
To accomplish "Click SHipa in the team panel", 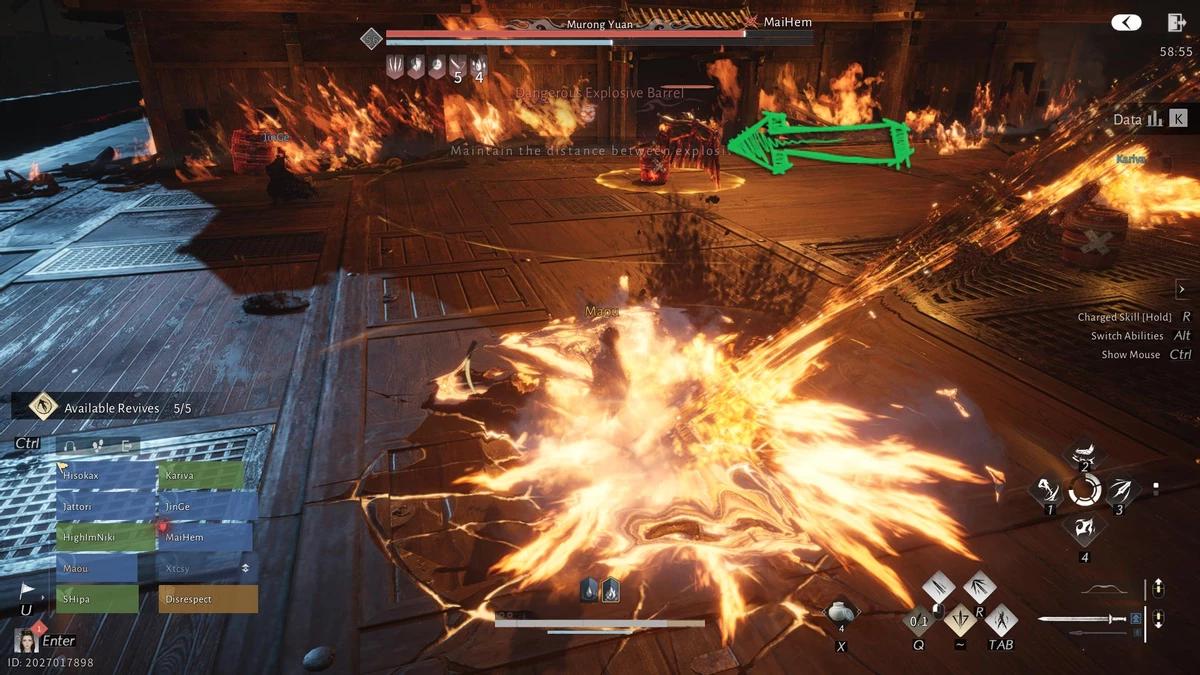I will (x=97, y=599).
